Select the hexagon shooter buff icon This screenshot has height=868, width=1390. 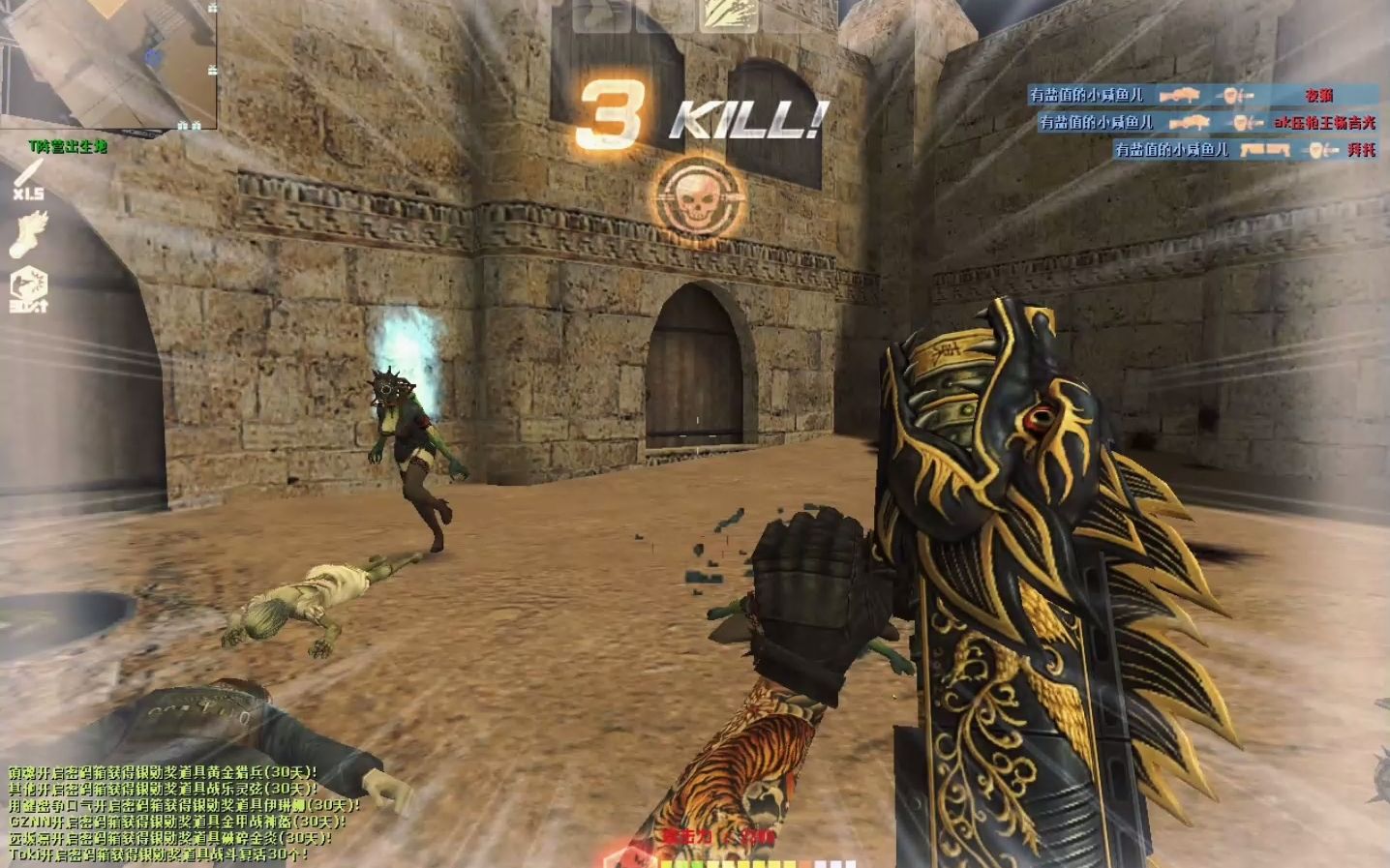pos(28,289)
